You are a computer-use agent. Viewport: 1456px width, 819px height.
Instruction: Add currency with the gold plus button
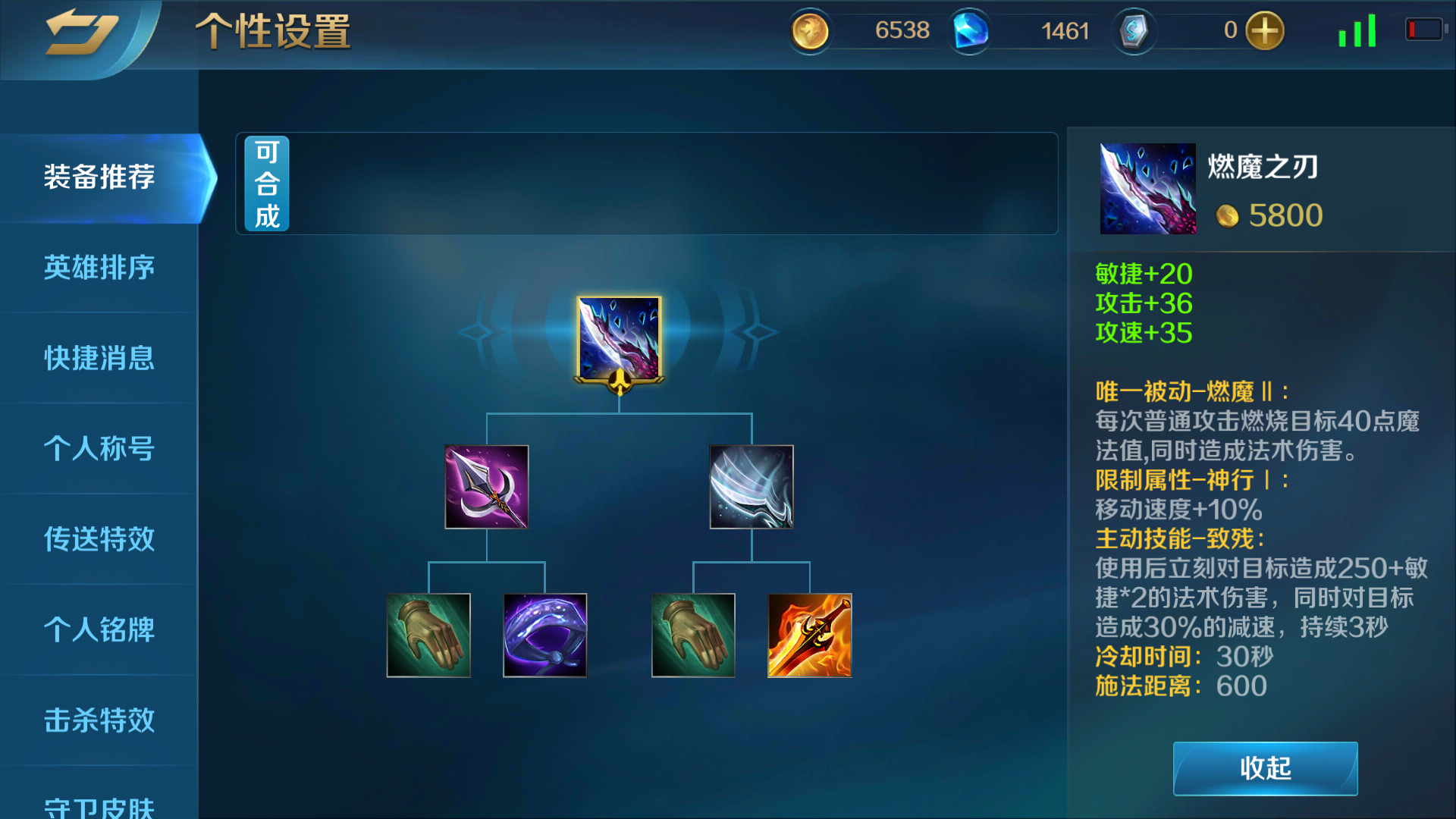coord(1264,31)
